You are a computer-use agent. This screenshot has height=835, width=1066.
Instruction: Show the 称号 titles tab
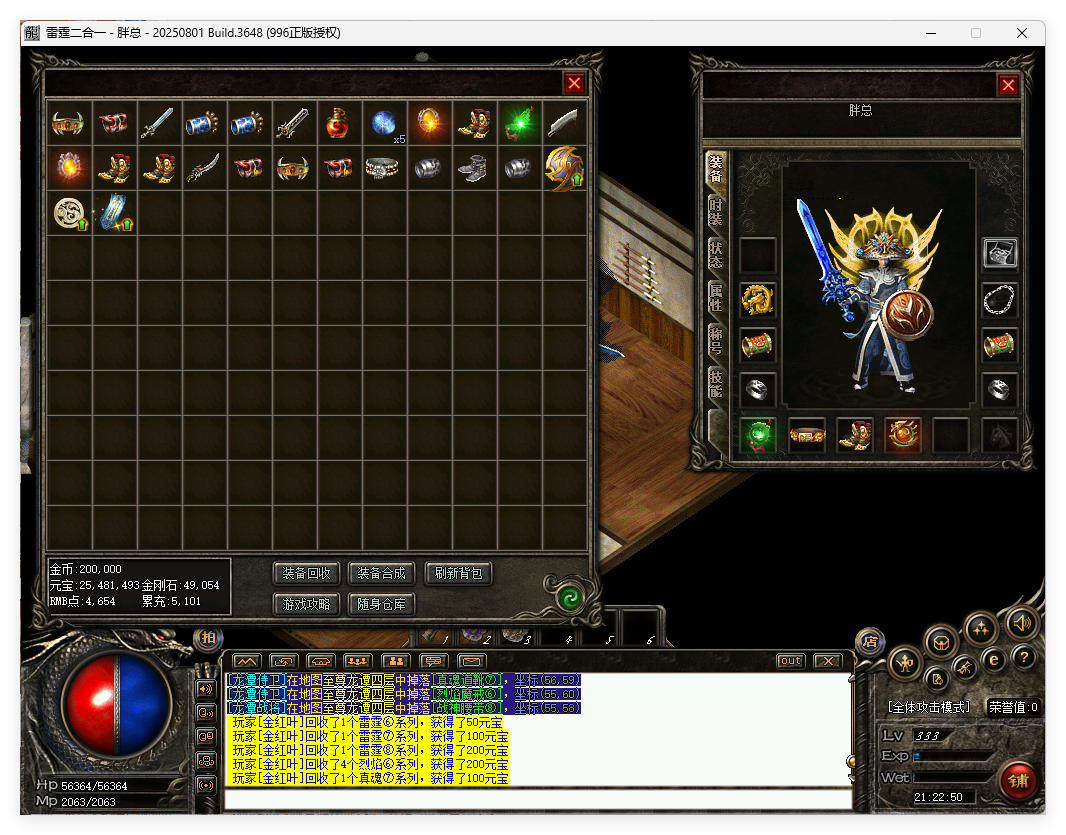point(716,340)
